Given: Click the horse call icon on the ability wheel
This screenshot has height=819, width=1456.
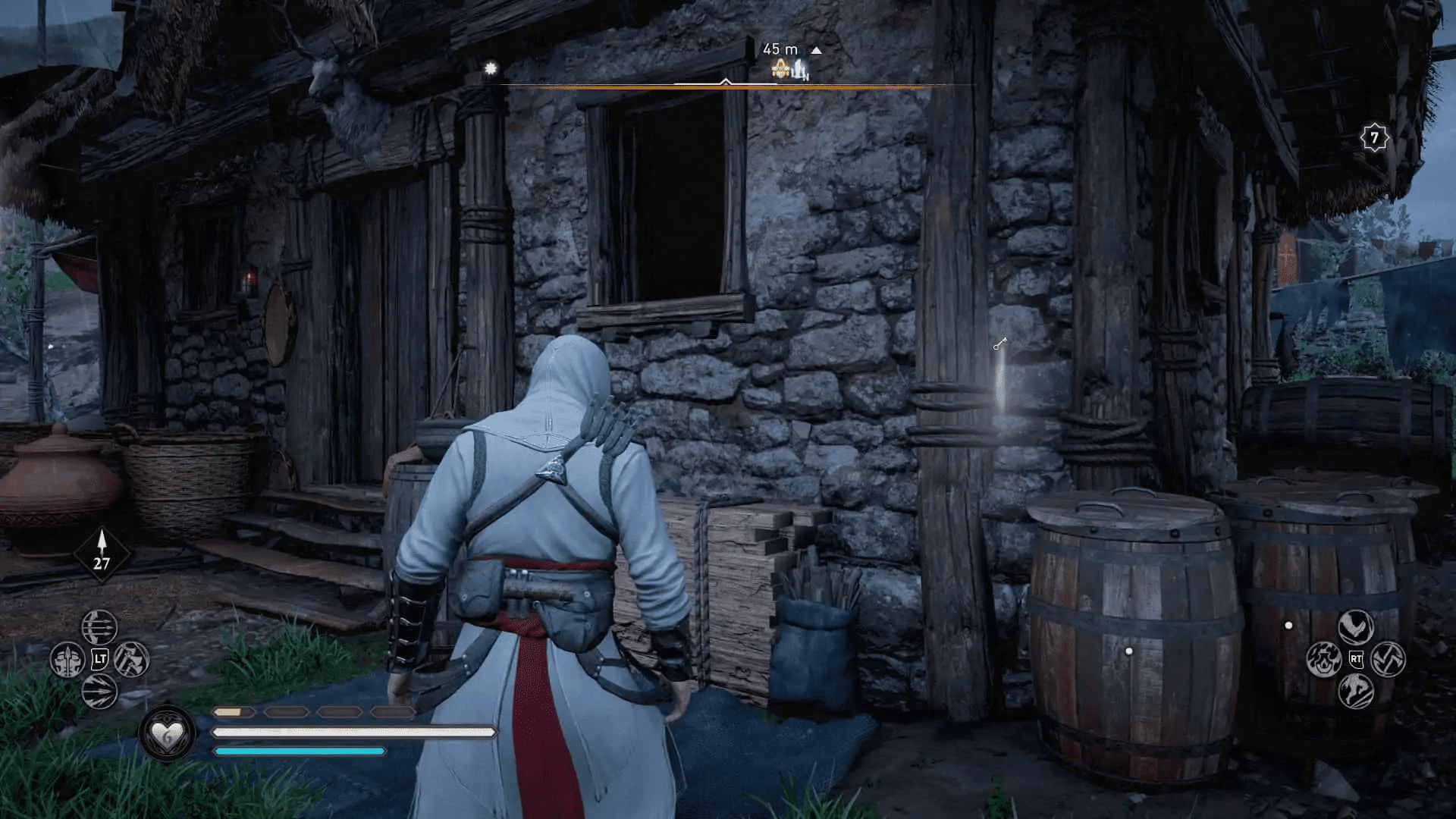Looking at the screenshot, I should point(1355,692).
